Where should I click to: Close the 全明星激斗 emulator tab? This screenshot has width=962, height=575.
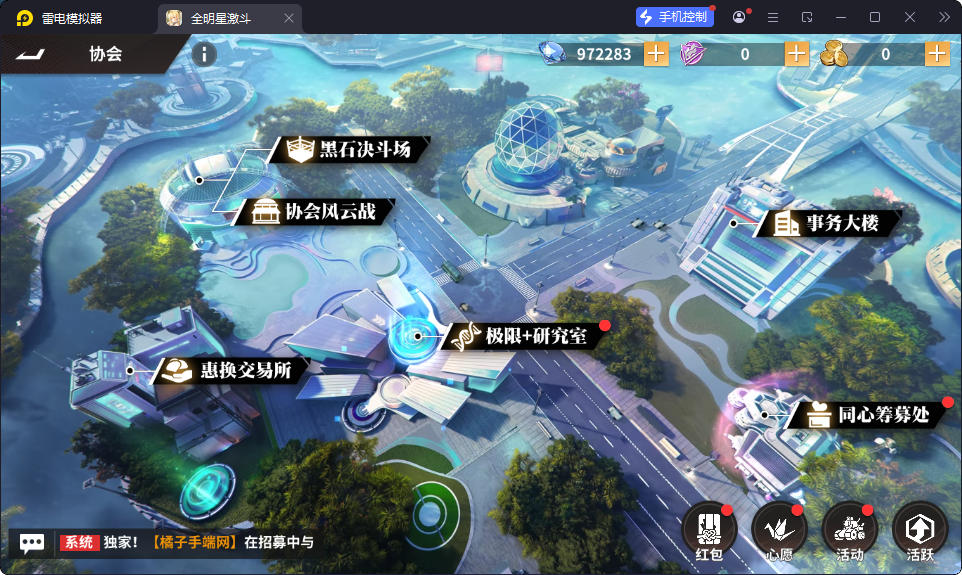289,18
